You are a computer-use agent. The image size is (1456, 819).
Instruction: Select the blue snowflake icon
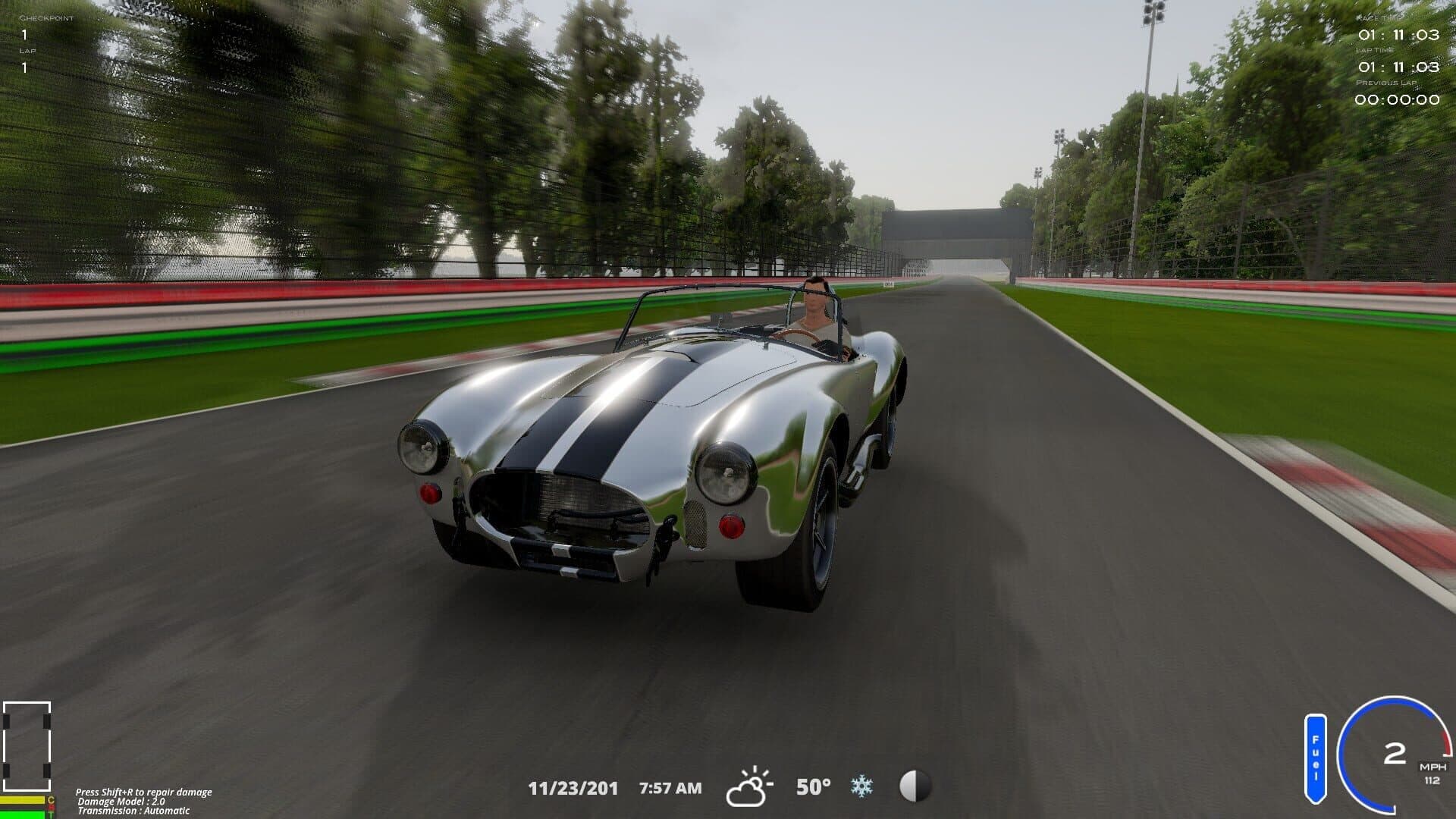(x=861, y=786)
